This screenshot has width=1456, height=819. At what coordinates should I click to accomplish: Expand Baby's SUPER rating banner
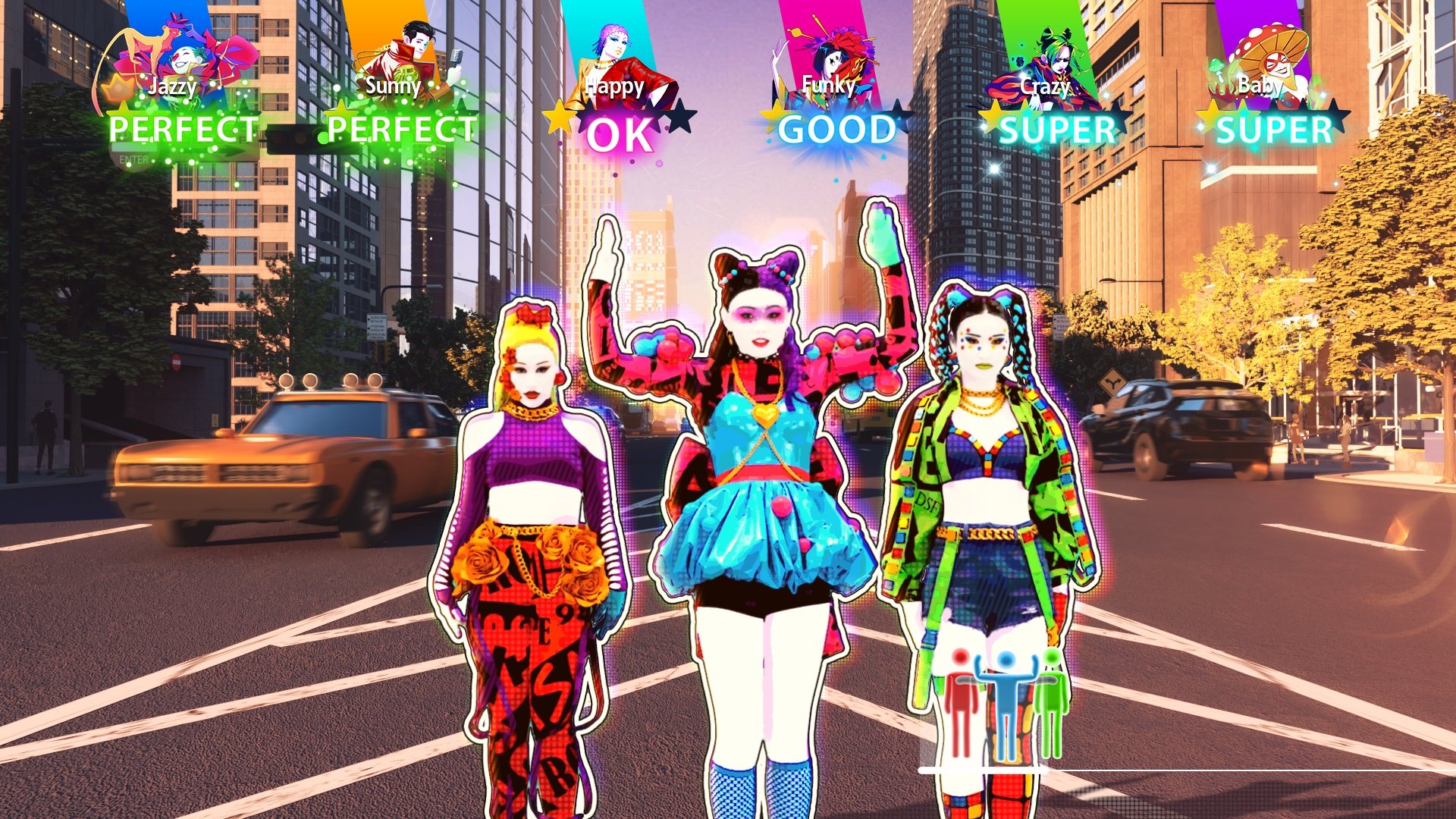(1269, 130)
